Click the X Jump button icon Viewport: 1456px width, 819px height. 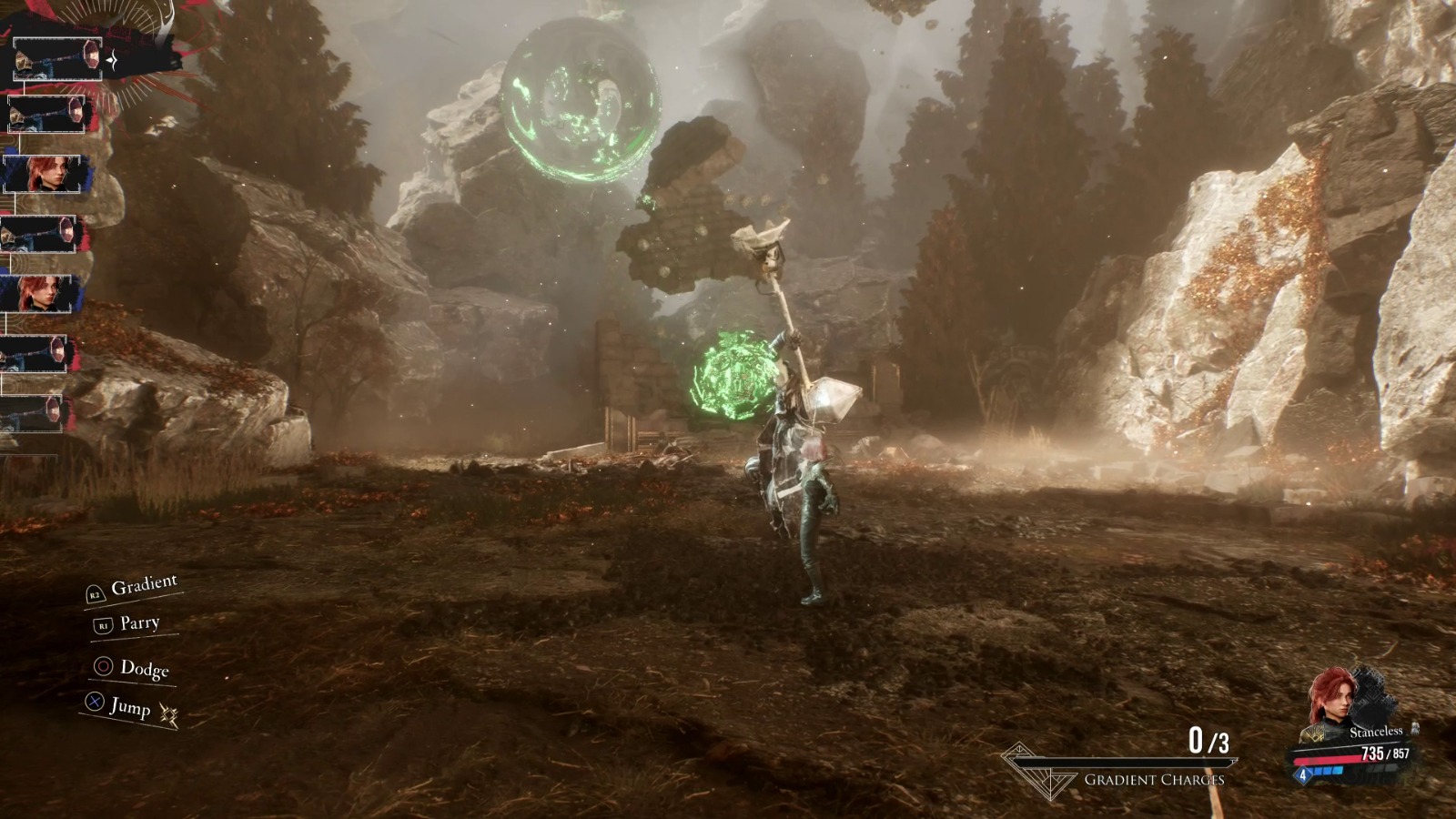pos(95,701)
